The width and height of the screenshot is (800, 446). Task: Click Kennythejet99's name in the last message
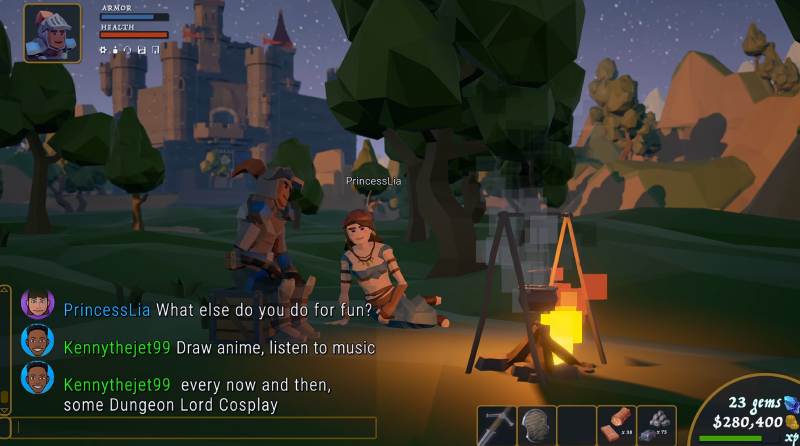pyautogui.click(x=117, y=385)
